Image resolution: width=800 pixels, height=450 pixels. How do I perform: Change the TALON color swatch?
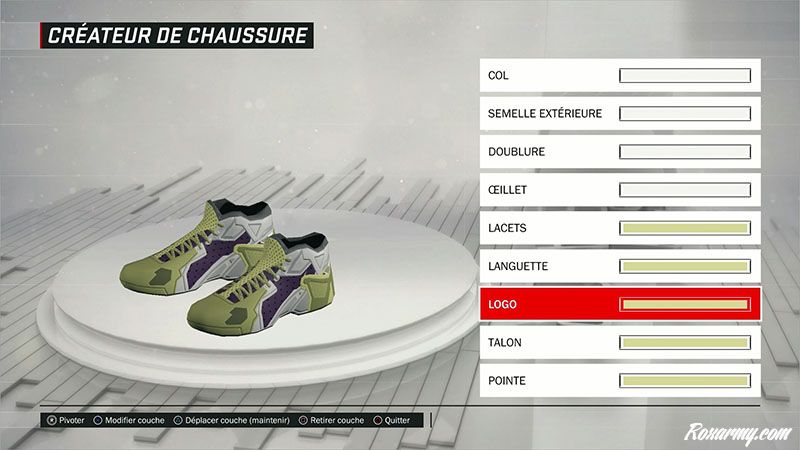click(x=685, y=343)
